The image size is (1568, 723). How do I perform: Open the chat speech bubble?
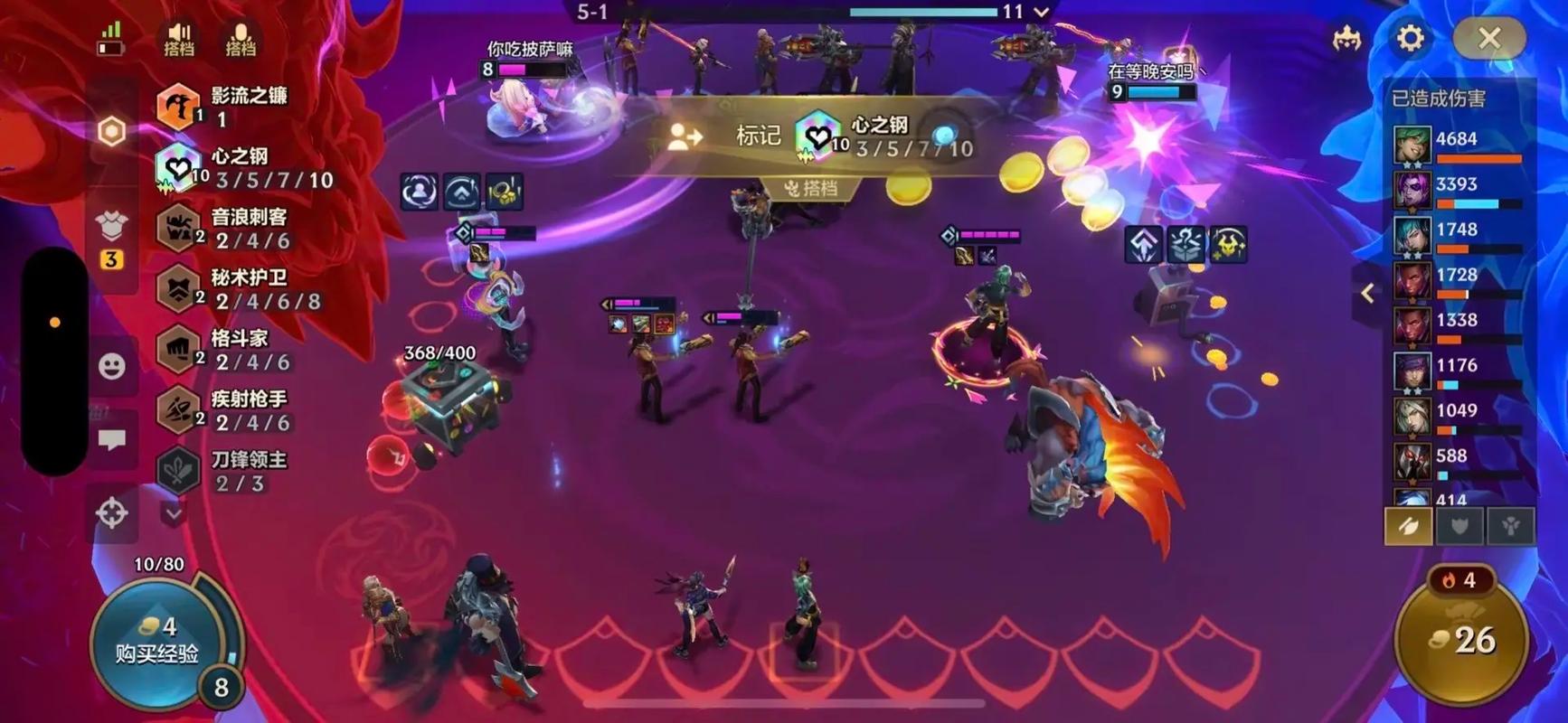click(112, 440)
